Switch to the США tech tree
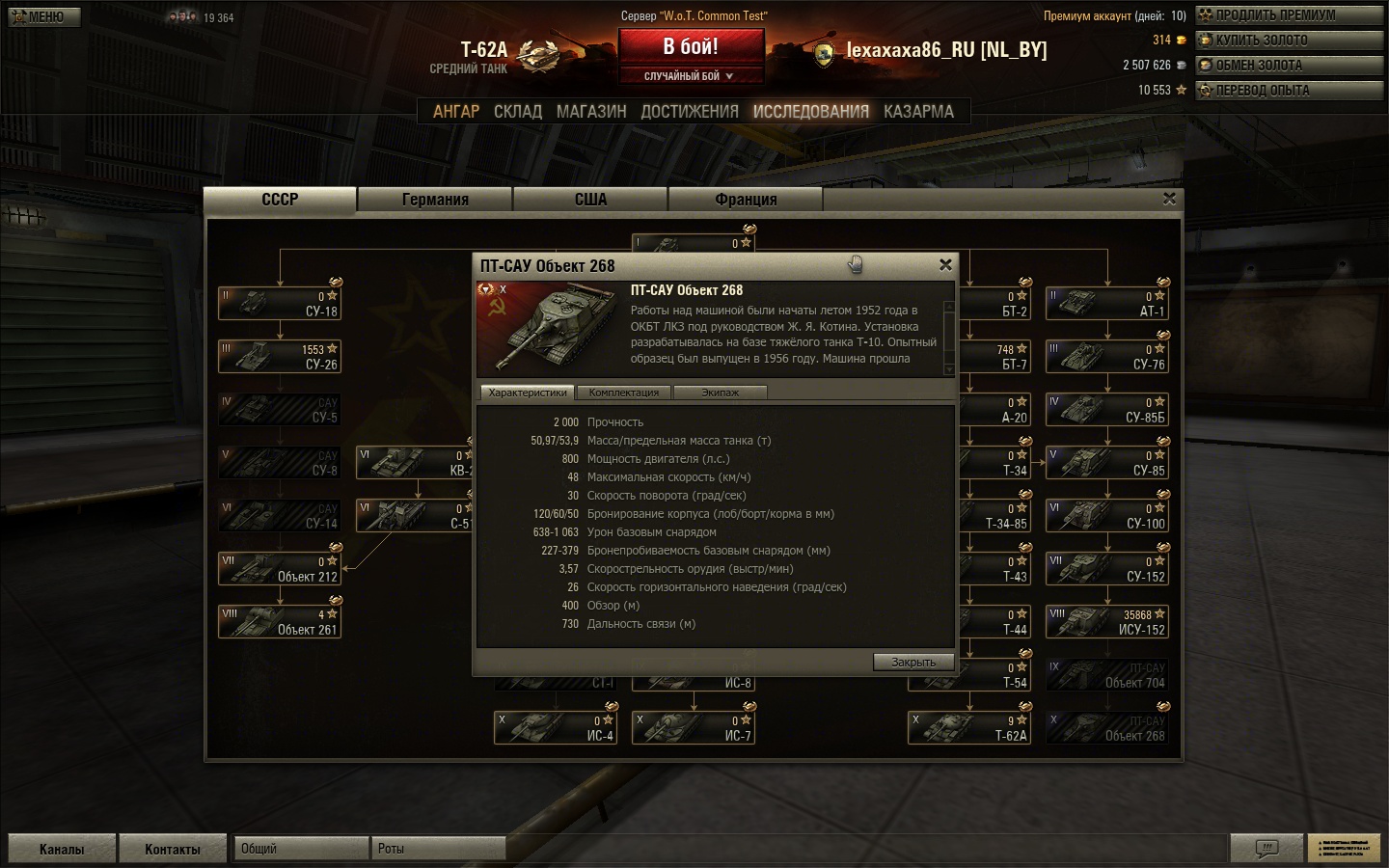 [590, 200]
